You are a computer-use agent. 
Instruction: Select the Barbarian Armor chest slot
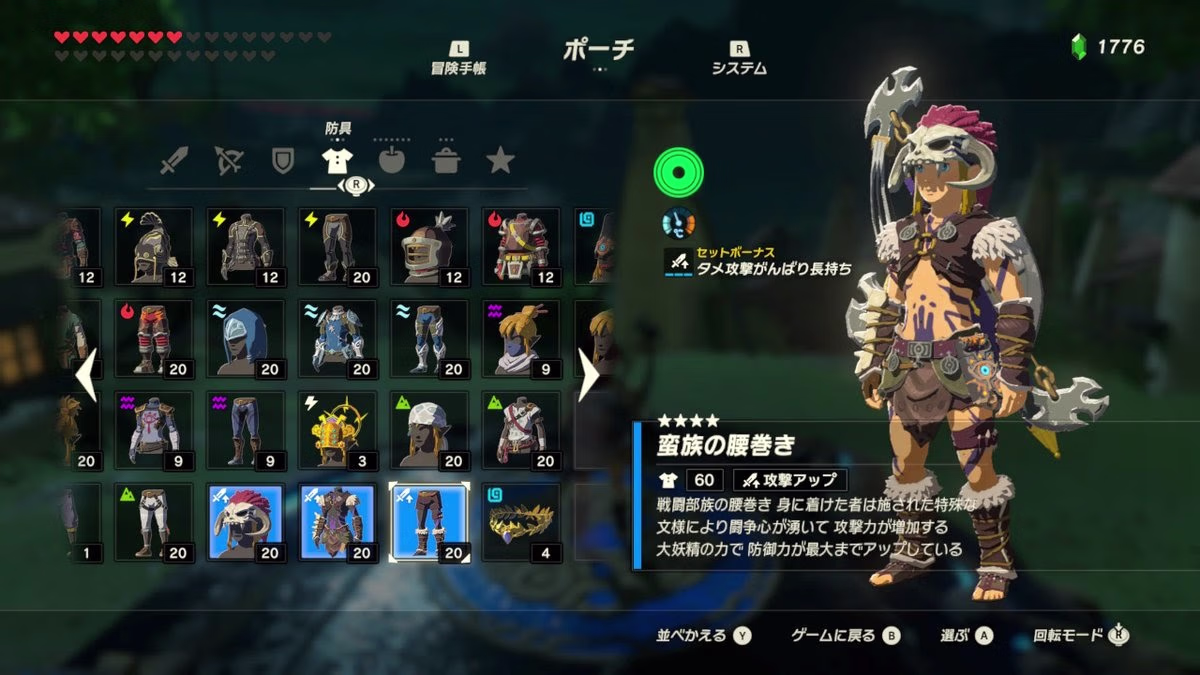coord(337,522)
